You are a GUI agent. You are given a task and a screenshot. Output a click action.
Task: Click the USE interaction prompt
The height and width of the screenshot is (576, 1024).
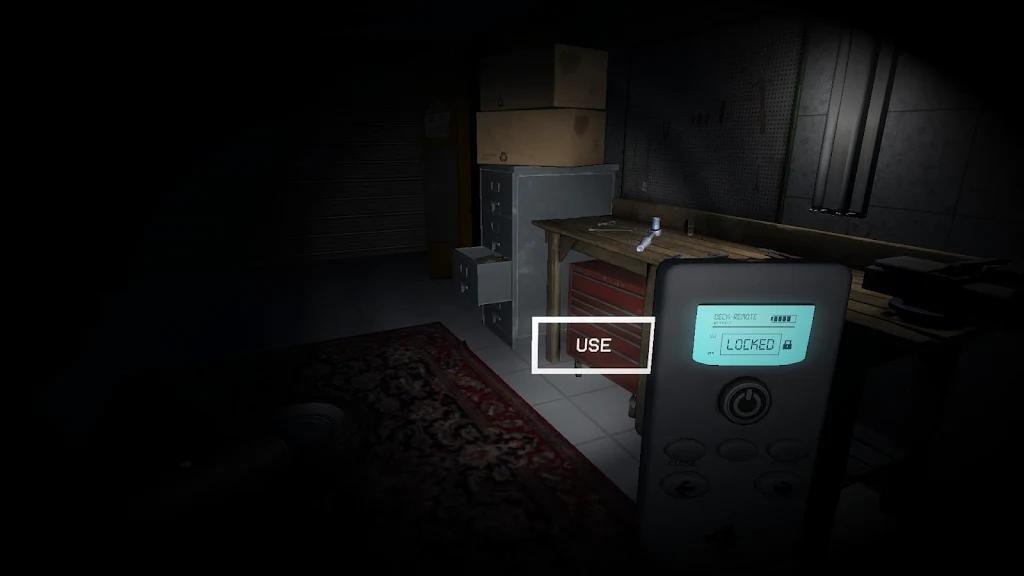tap(593, 345)
